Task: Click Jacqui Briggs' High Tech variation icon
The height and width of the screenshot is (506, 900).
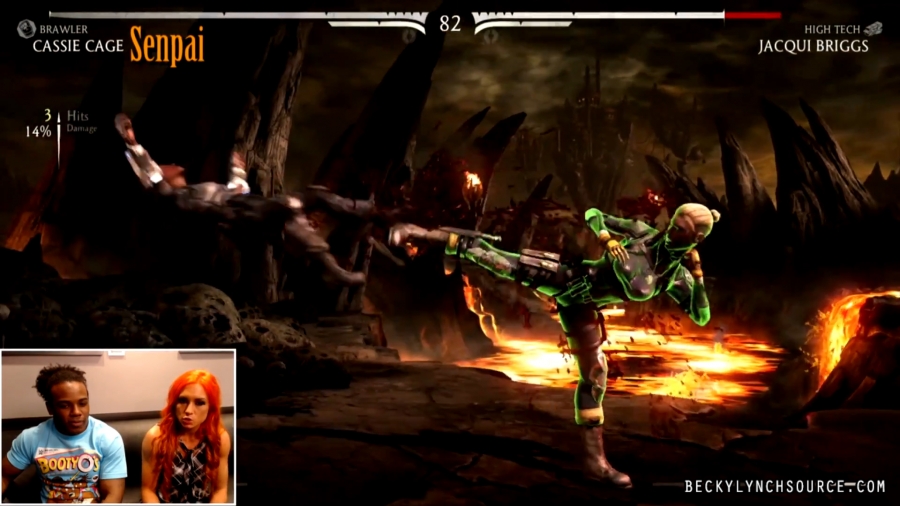Action: (x=873, y=29)
